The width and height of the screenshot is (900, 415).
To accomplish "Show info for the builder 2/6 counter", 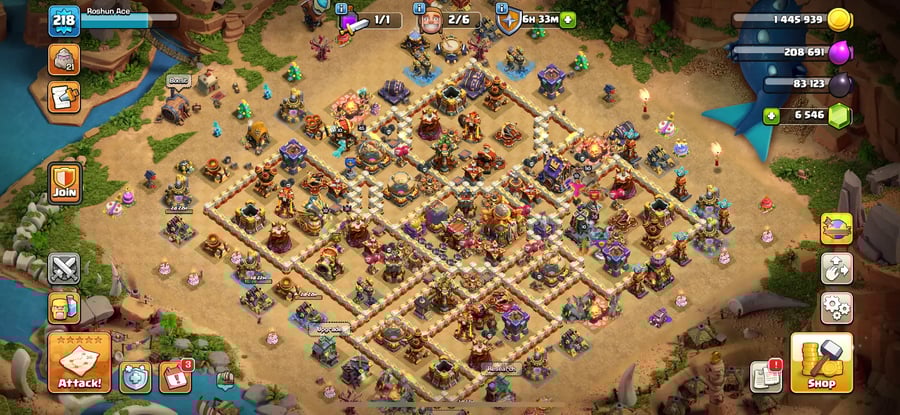I will (447, 20).
